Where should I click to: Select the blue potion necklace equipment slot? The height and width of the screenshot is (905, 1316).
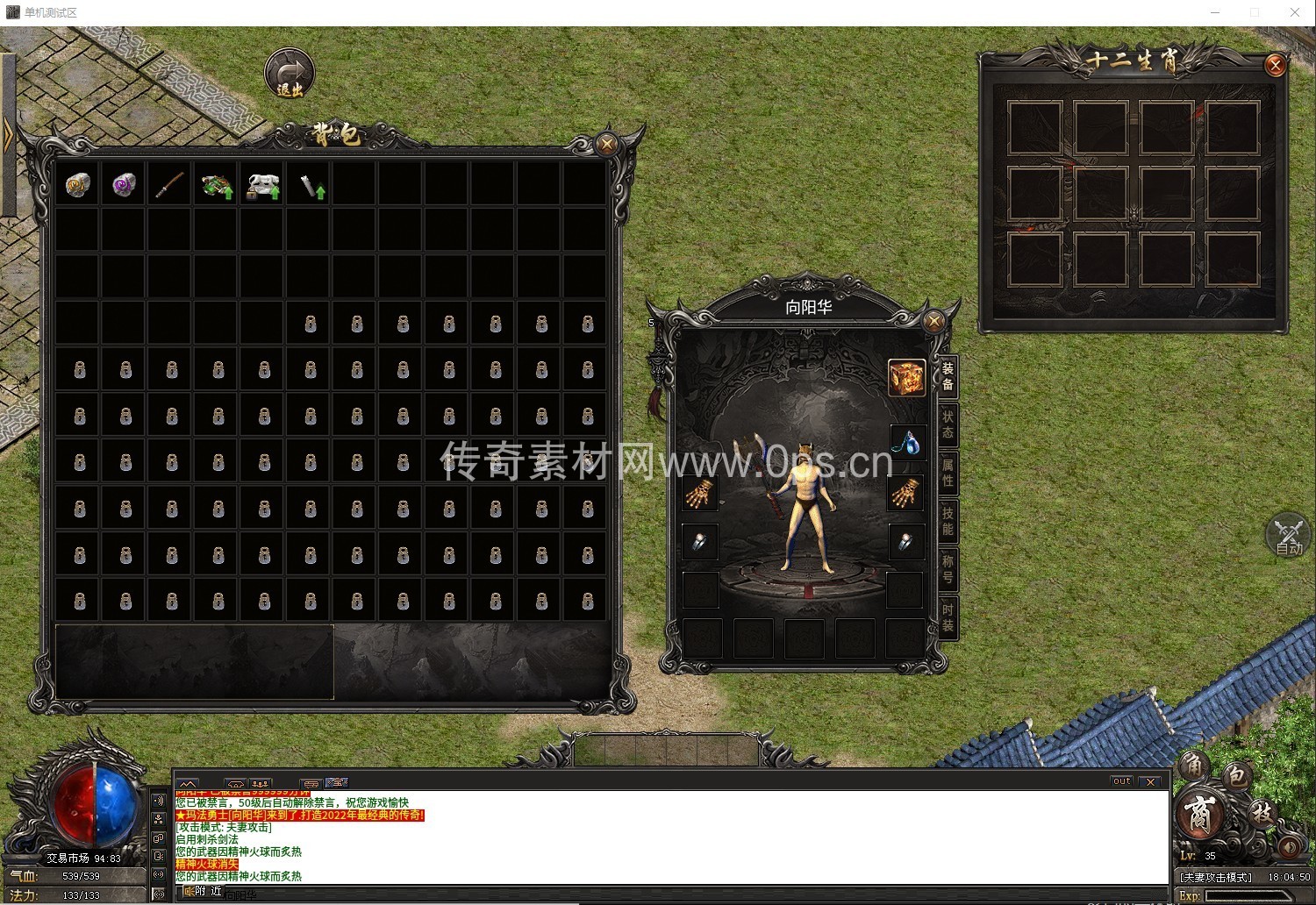[906, 443]
